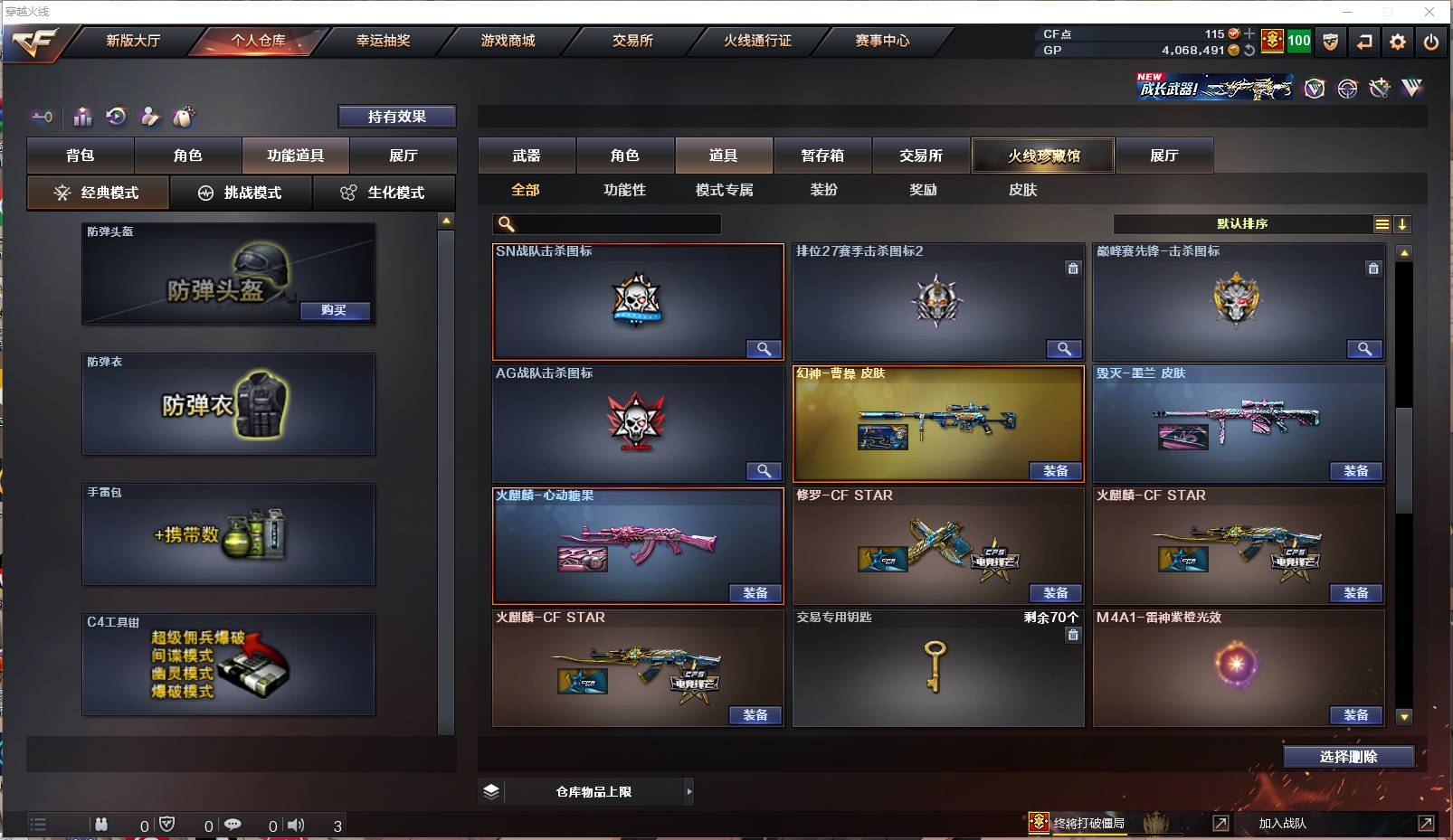Equip the 幻神-曹操 皮肤 with its 装备 button
The height and width of the screenshot is (840, 1453).
pyautogui.click(x=1056, y=471)
